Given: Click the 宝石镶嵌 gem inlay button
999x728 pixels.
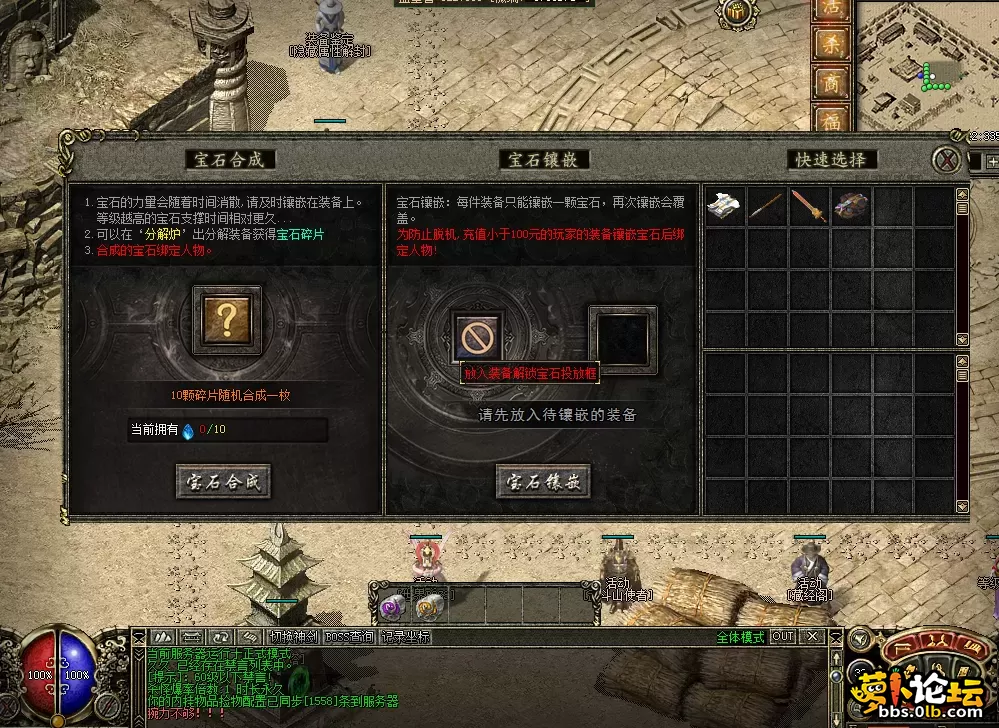Looking at the screenshot, I should (542, 481).
